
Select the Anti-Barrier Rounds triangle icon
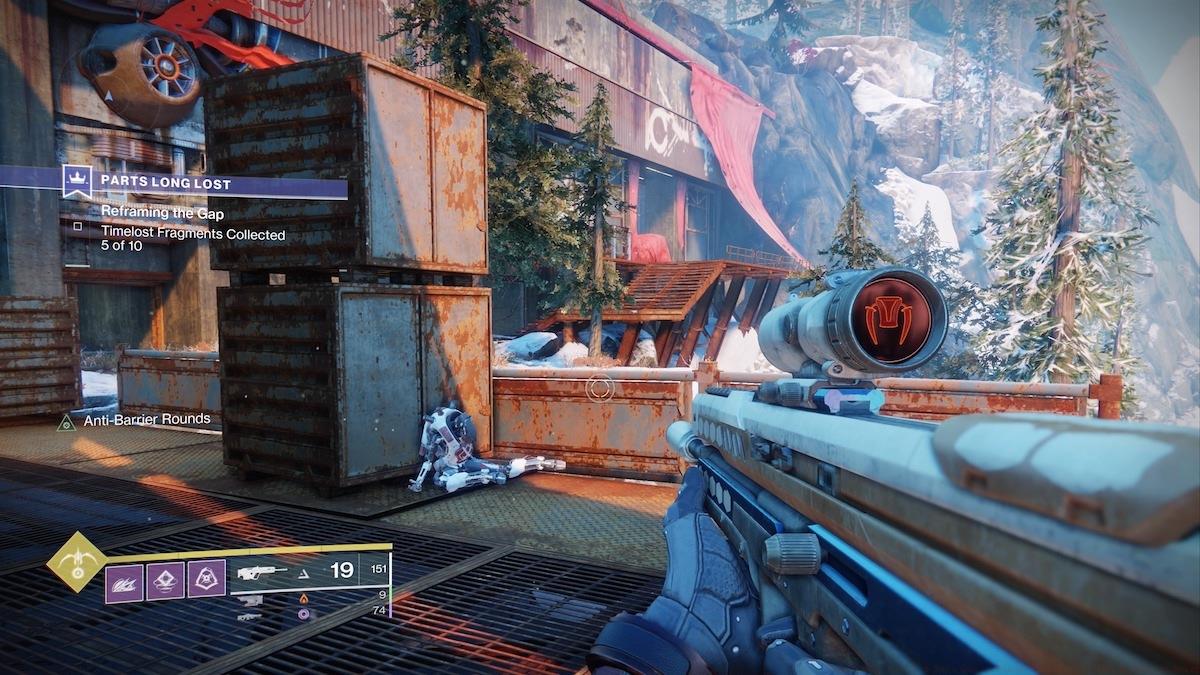click(x=67, y=422)
